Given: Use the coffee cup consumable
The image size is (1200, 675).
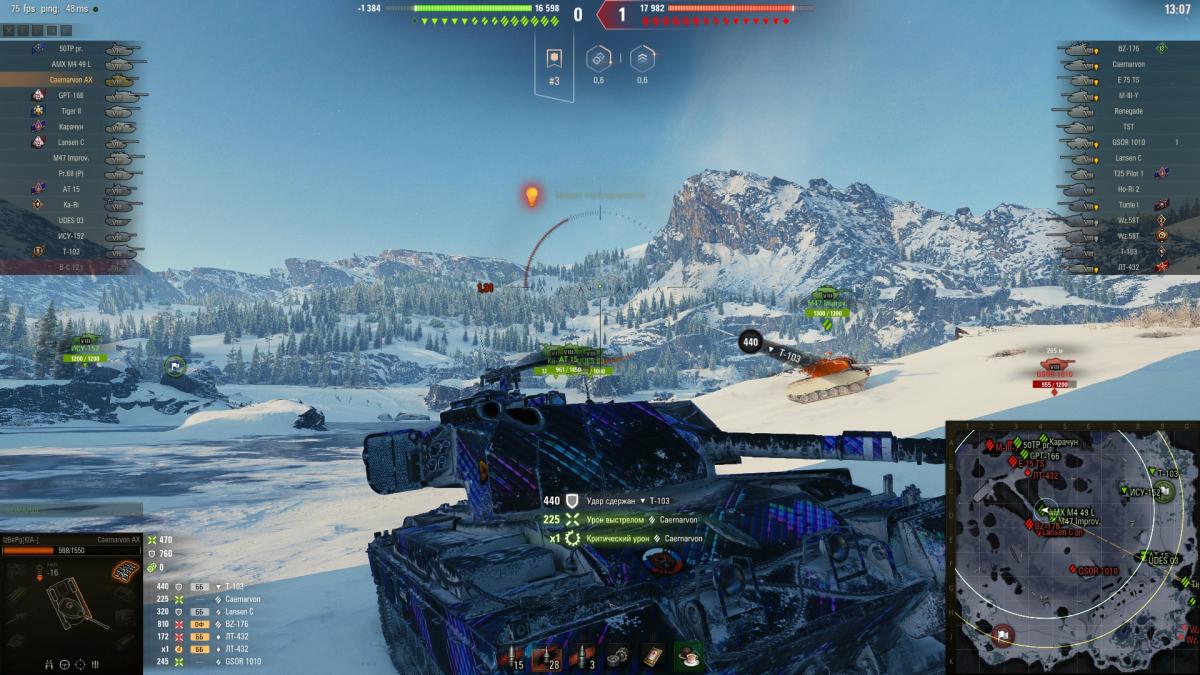Looking at the screenshot, I should pos(688,656).
